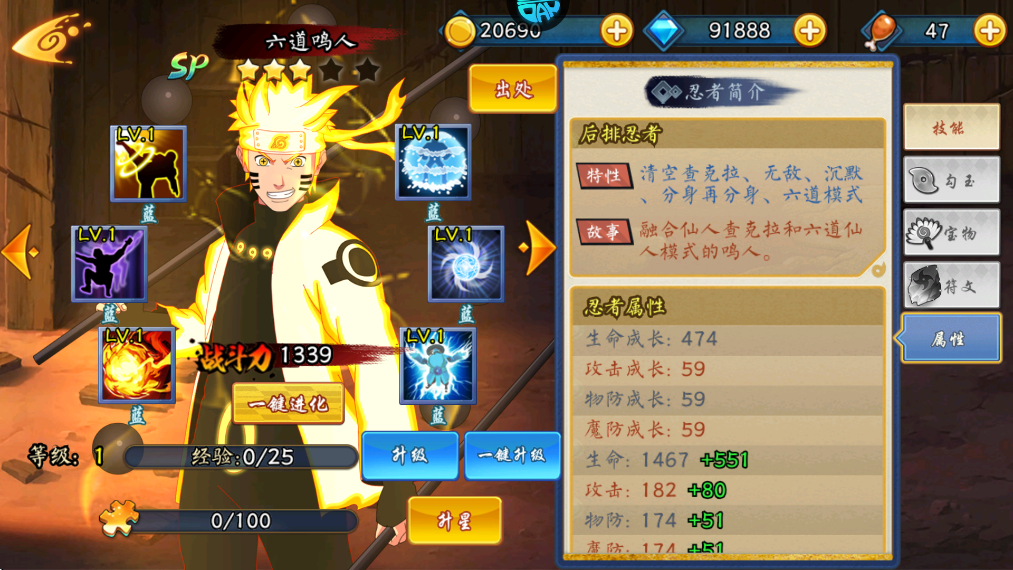The image size is (1013, 570).
Task: Click the 升星 star upgrade button
Action: tap(454, 520)
